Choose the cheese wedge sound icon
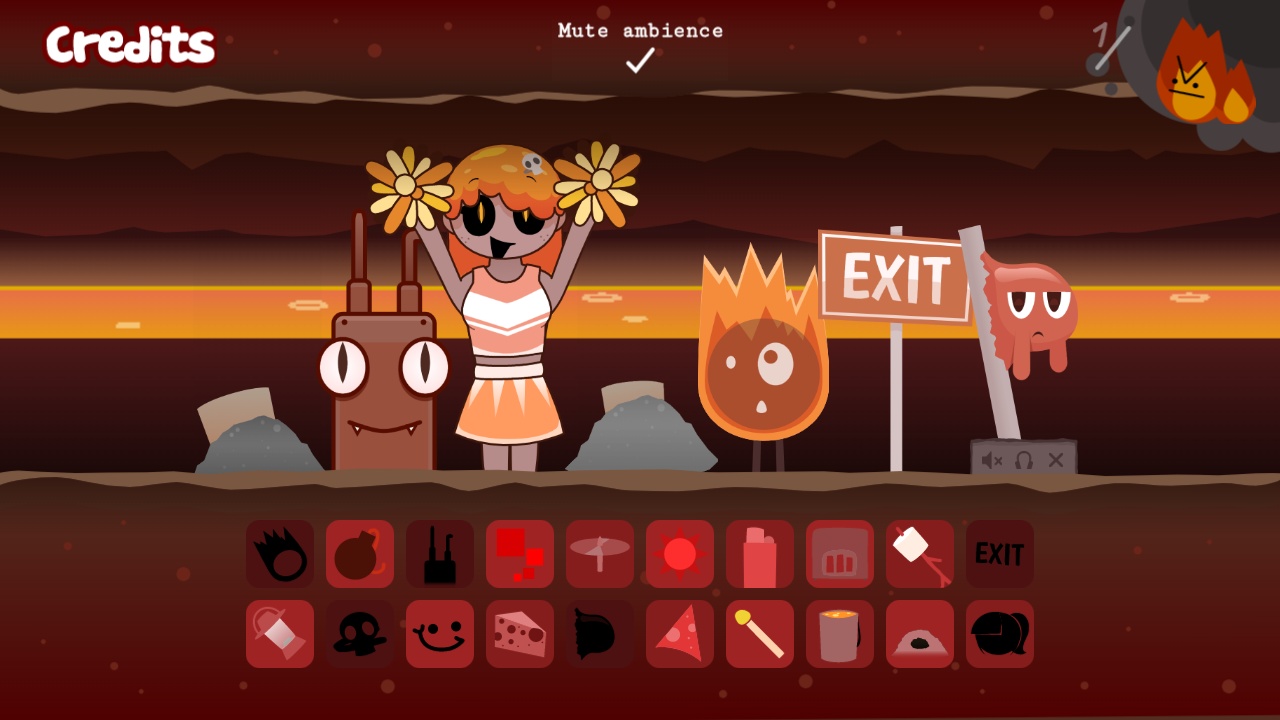The image size is (1280, 720). [x=520, y=634]
